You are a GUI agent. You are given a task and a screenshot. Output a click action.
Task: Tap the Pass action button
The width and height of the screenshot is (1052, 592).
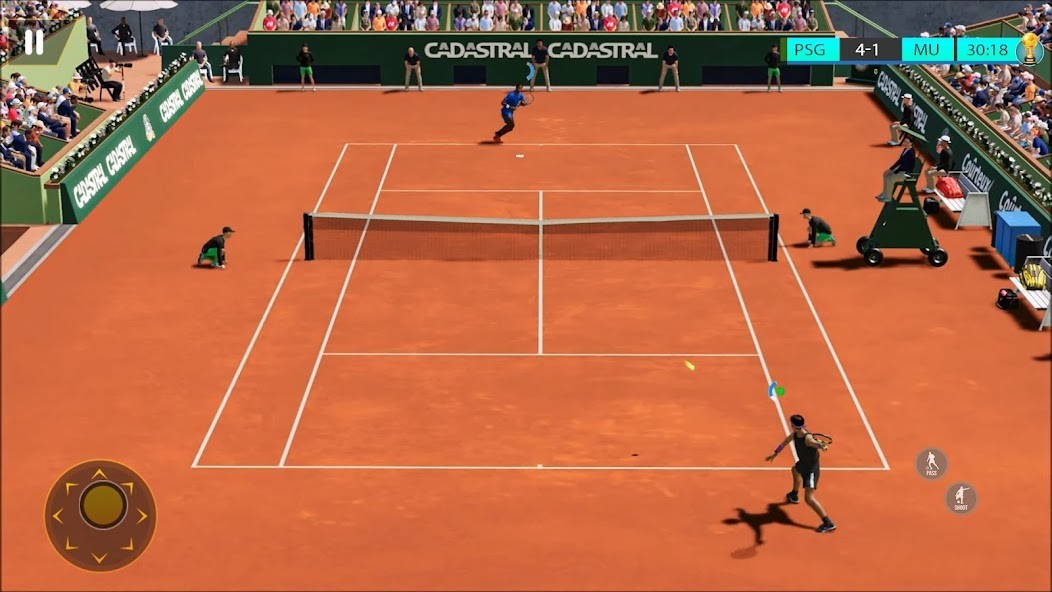pyautogui.click(x=931, y=463)
